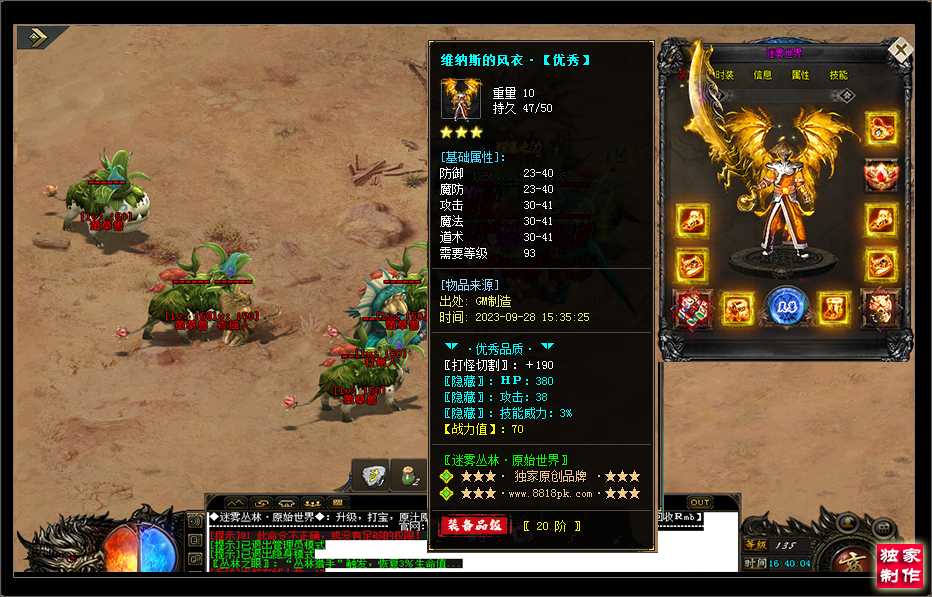Click the OUT button above the chat
This screenshot has height=597, width=932.
700,502
